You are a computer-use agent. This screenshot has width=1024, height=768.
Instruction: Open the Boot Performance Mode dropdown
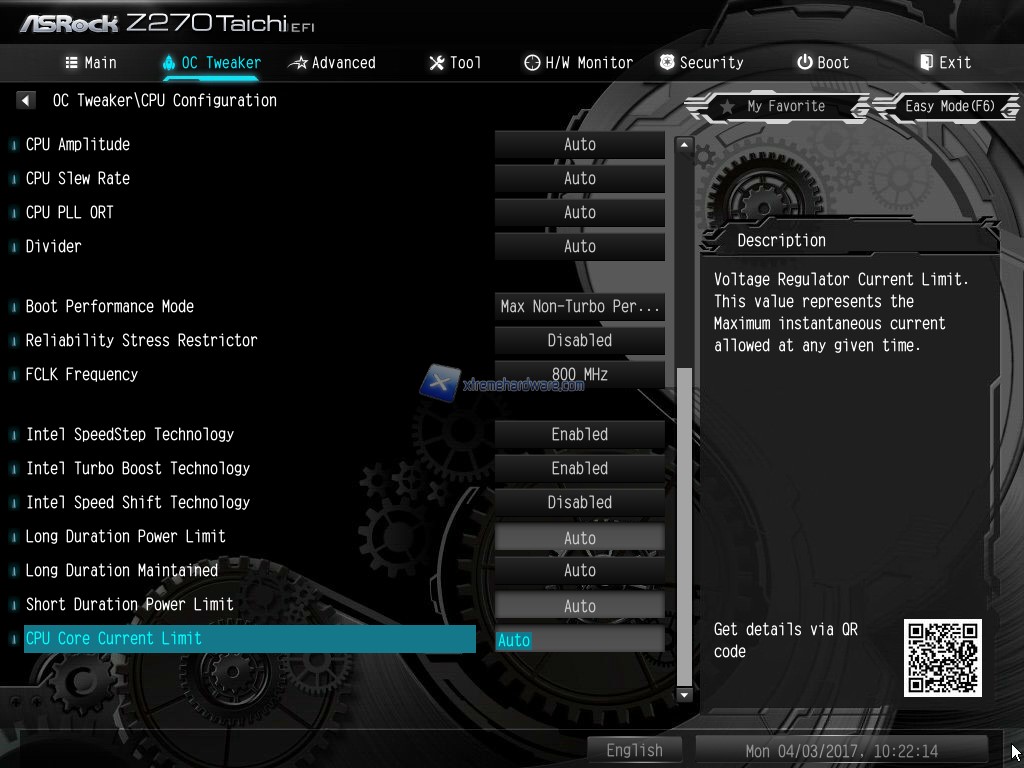tap(579, 307)
